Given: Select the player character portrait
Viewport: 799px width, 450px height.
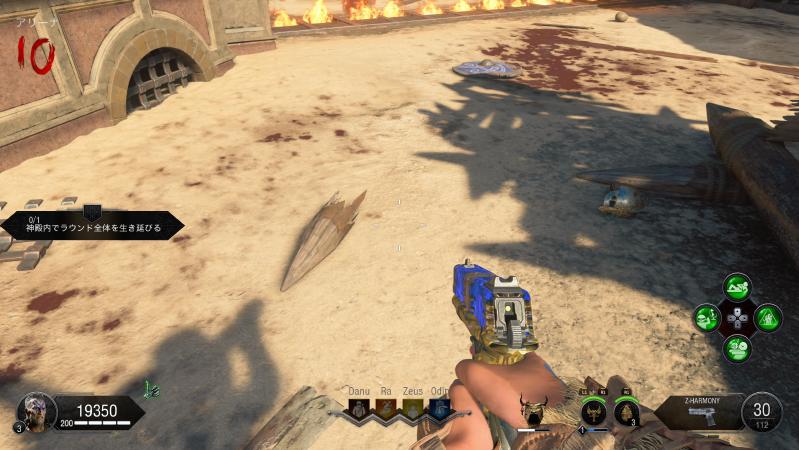Looking at the screenshot, I should tap(36, 411).
